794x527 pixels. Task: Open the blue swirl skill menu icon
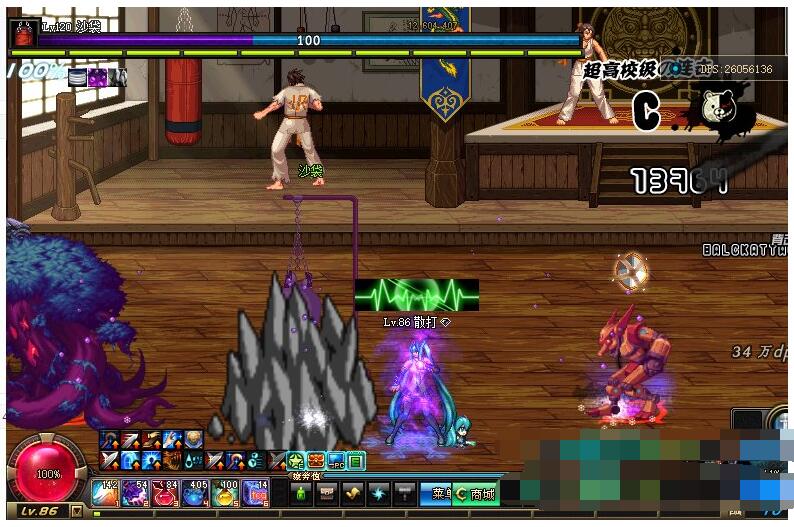click(378, 493)
